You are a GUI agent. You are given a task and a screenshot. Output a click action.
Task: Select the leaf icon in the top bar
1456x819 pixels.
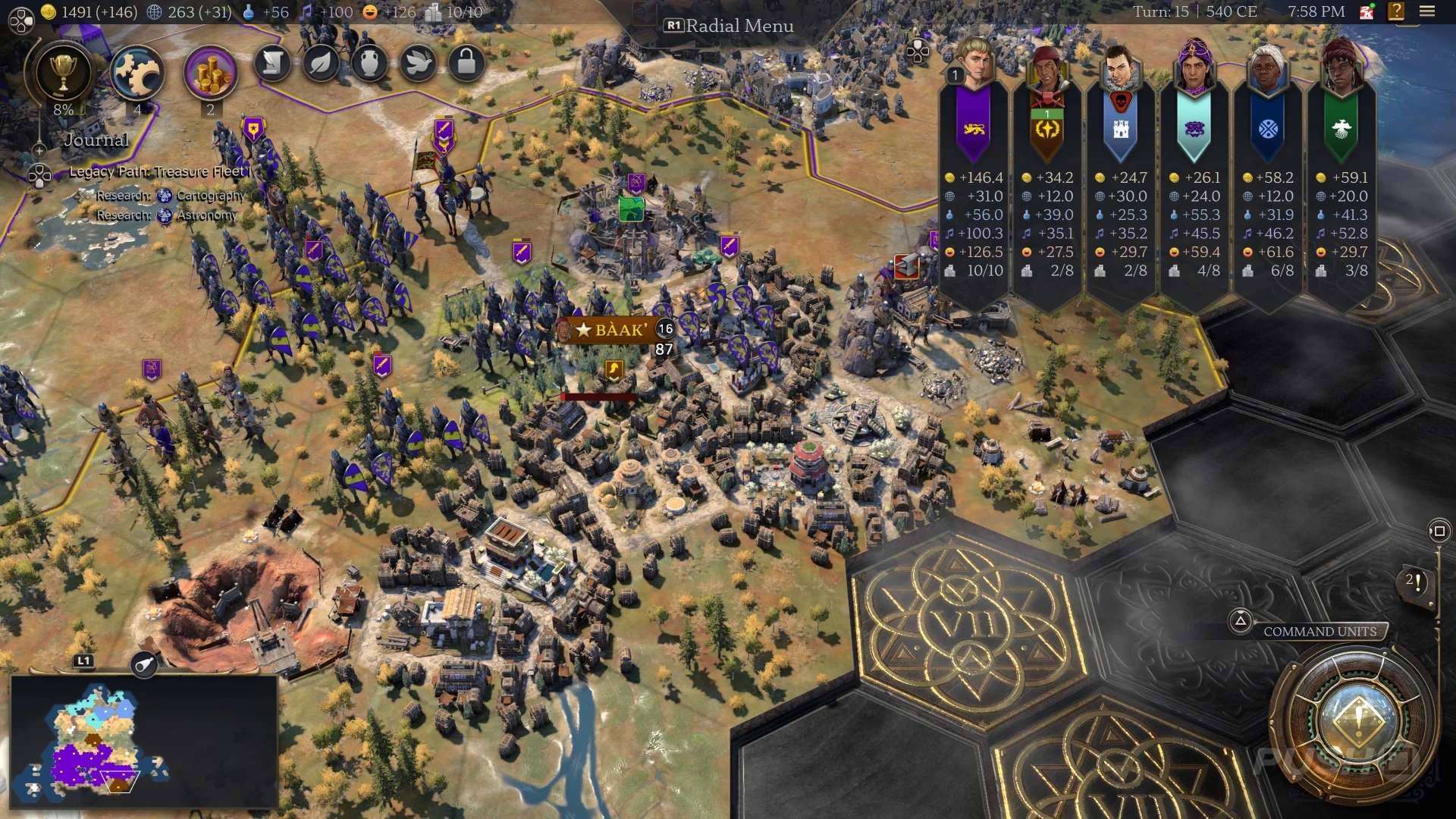(321, 64)
